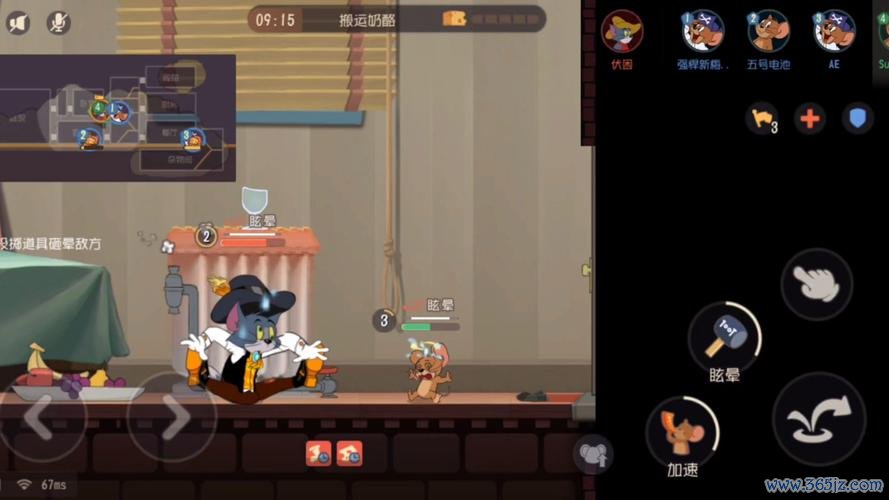Activate the 加速 speed-up skill
This screenshot has width=889, height=500.
click(681, 430)
